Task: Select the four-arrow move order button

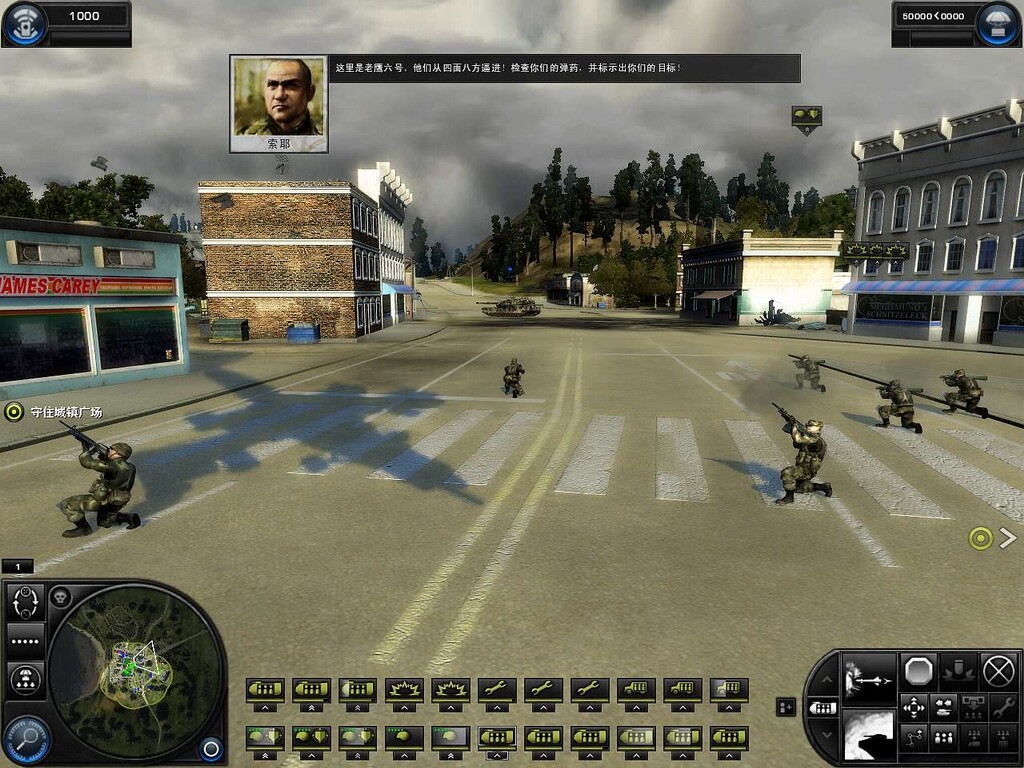Action: tap(914, 708)
